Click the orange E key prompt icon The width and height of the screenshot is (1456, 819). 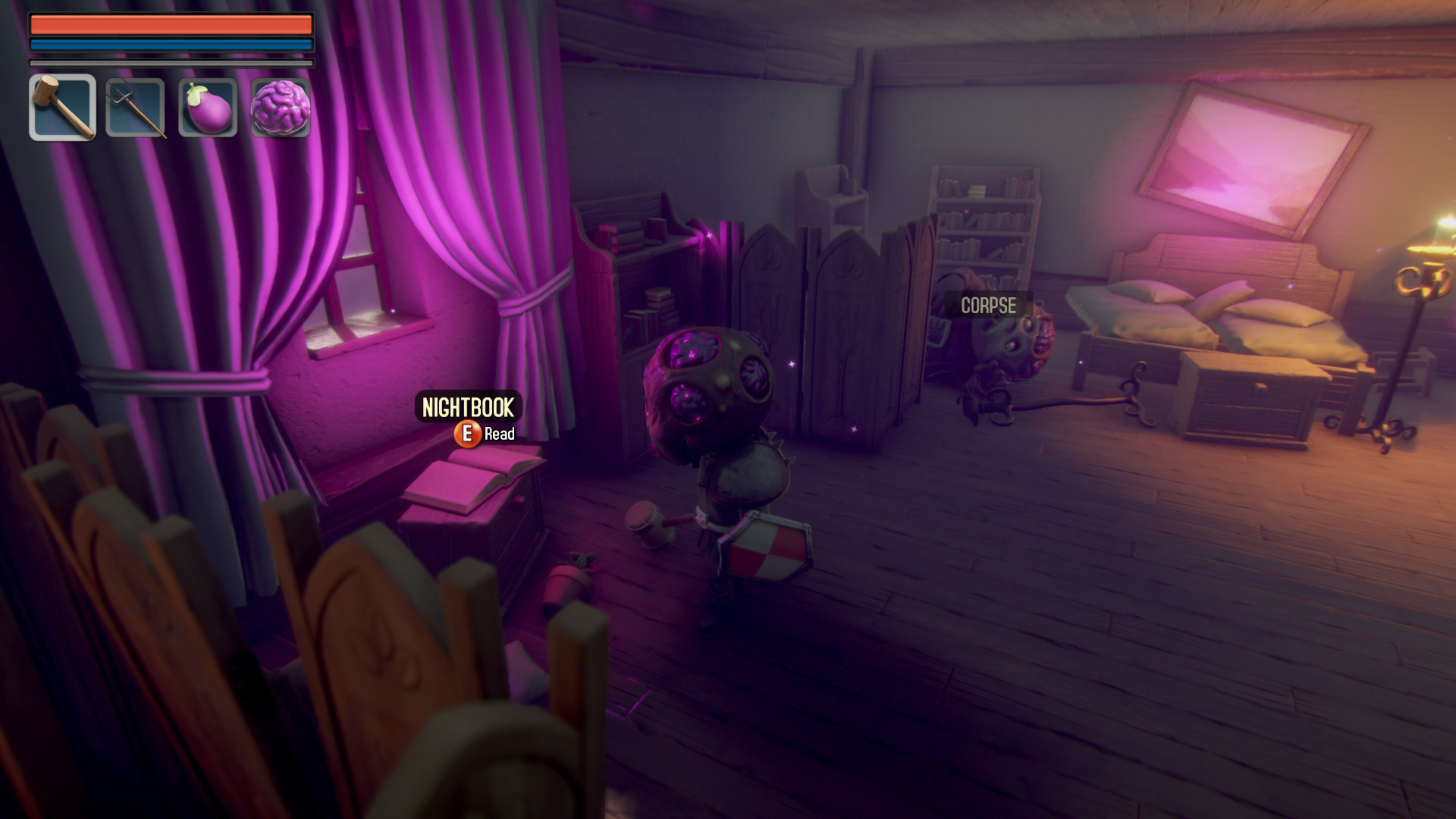[469, 435]
